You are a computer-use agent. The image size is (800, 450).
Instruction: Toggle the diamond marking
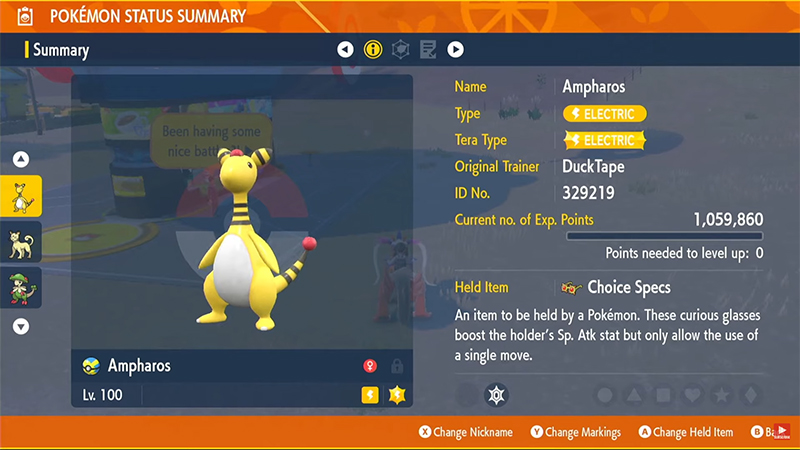click(750, 394)
